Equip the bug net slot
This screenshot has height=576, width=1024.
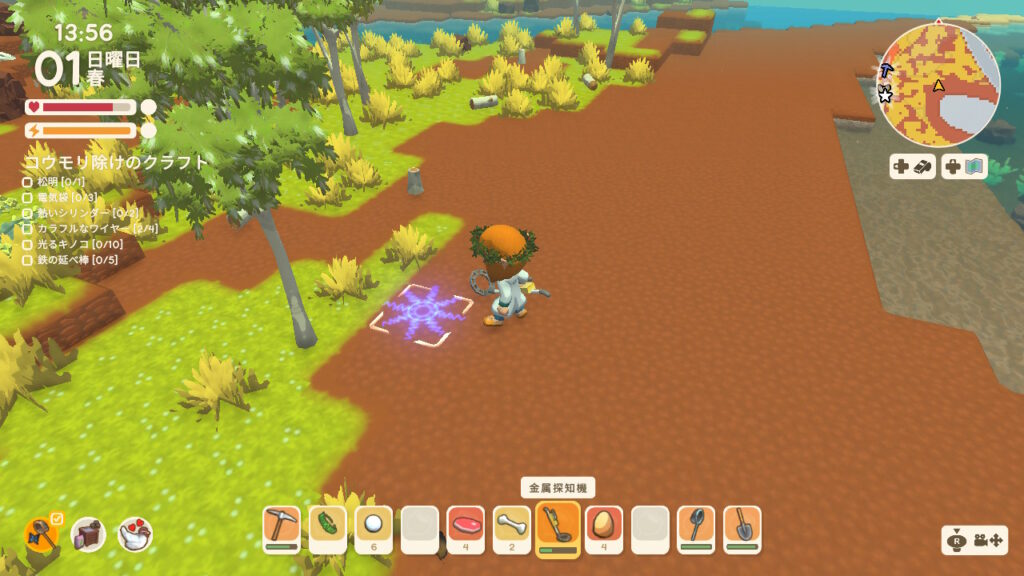point(696,526)
